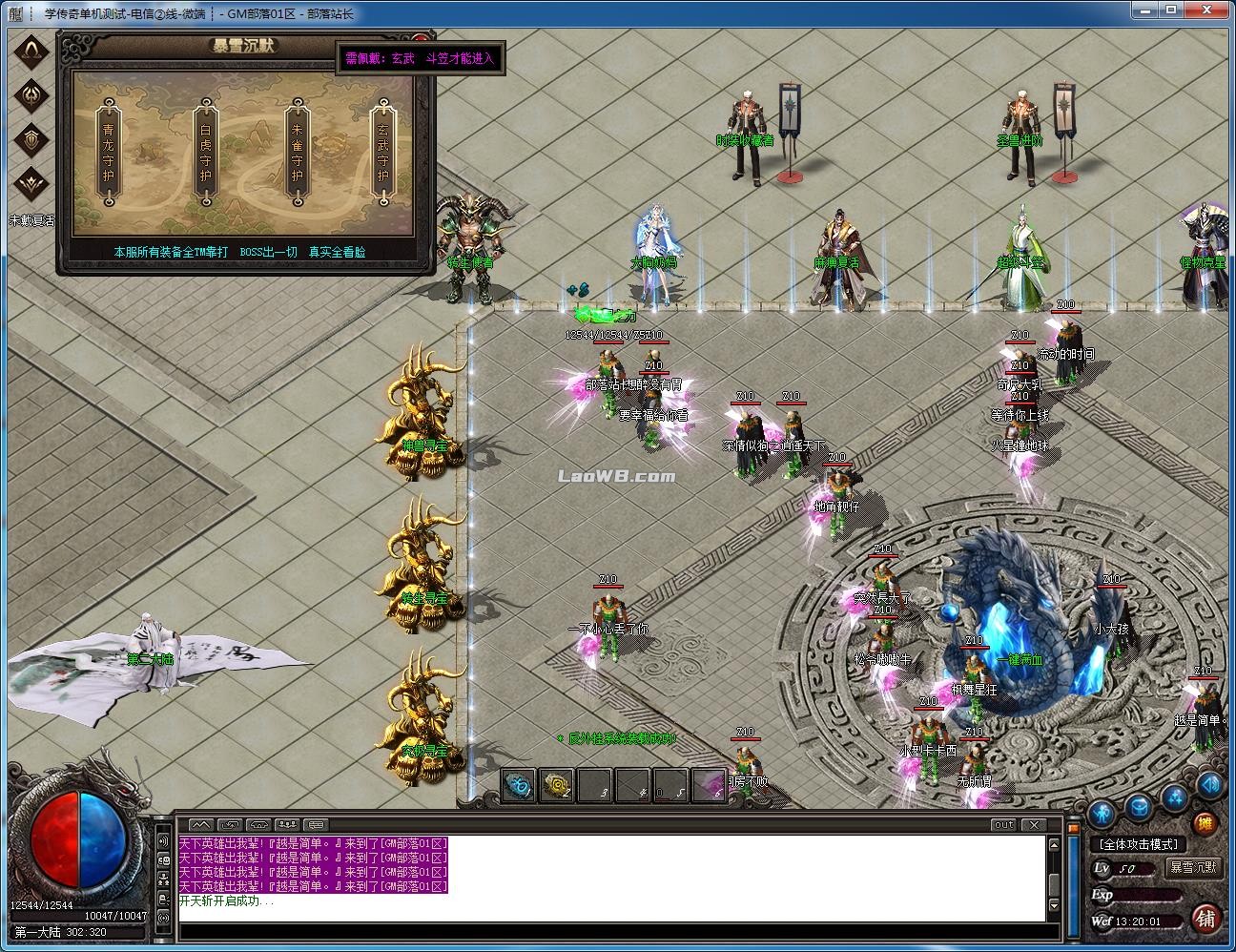This screenshot has width=1236, height=952.
Task: Use the golden gear item in hotbar
Action: (557, 786)
